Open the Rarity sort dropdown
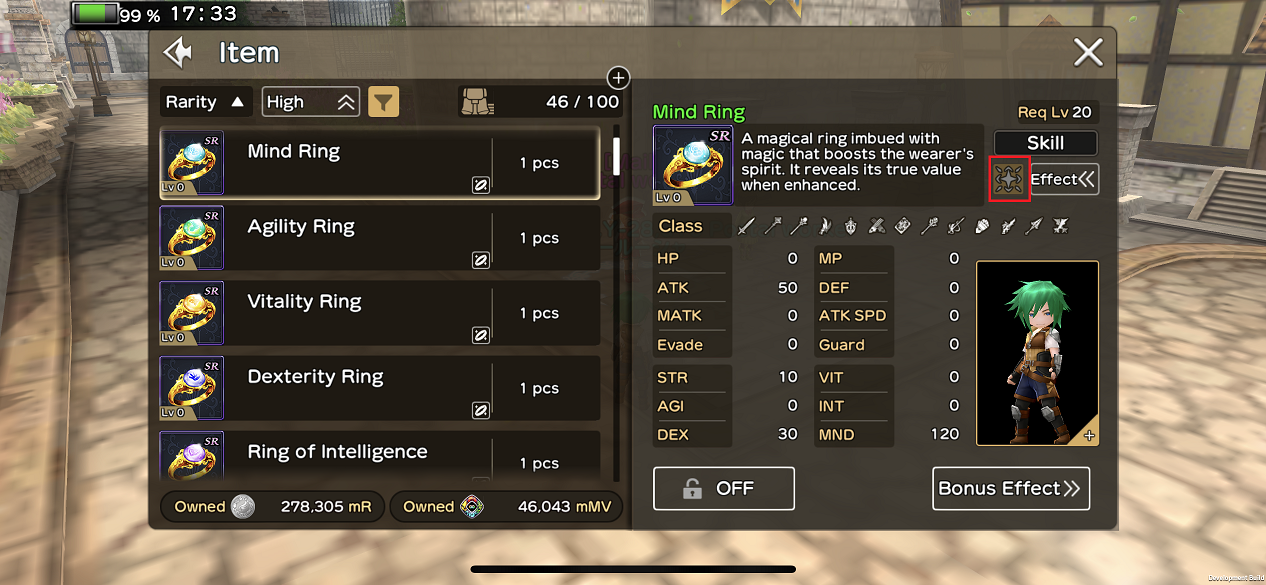The width and height of the screenshot is (1266, 585). [206, 102]
